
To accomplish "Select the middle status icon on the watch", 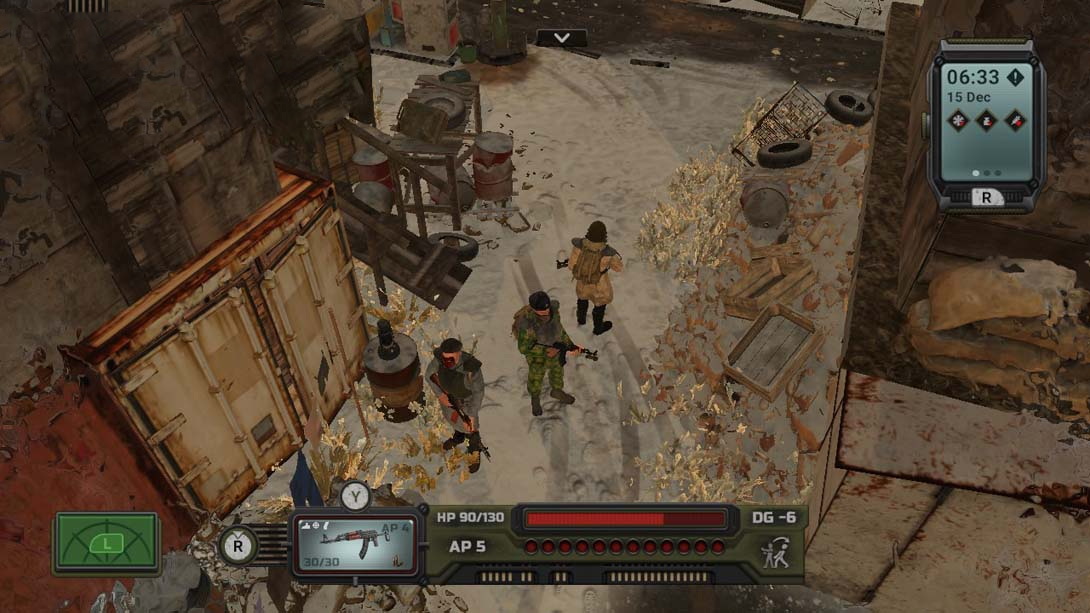I will click(x=986, y=120).
